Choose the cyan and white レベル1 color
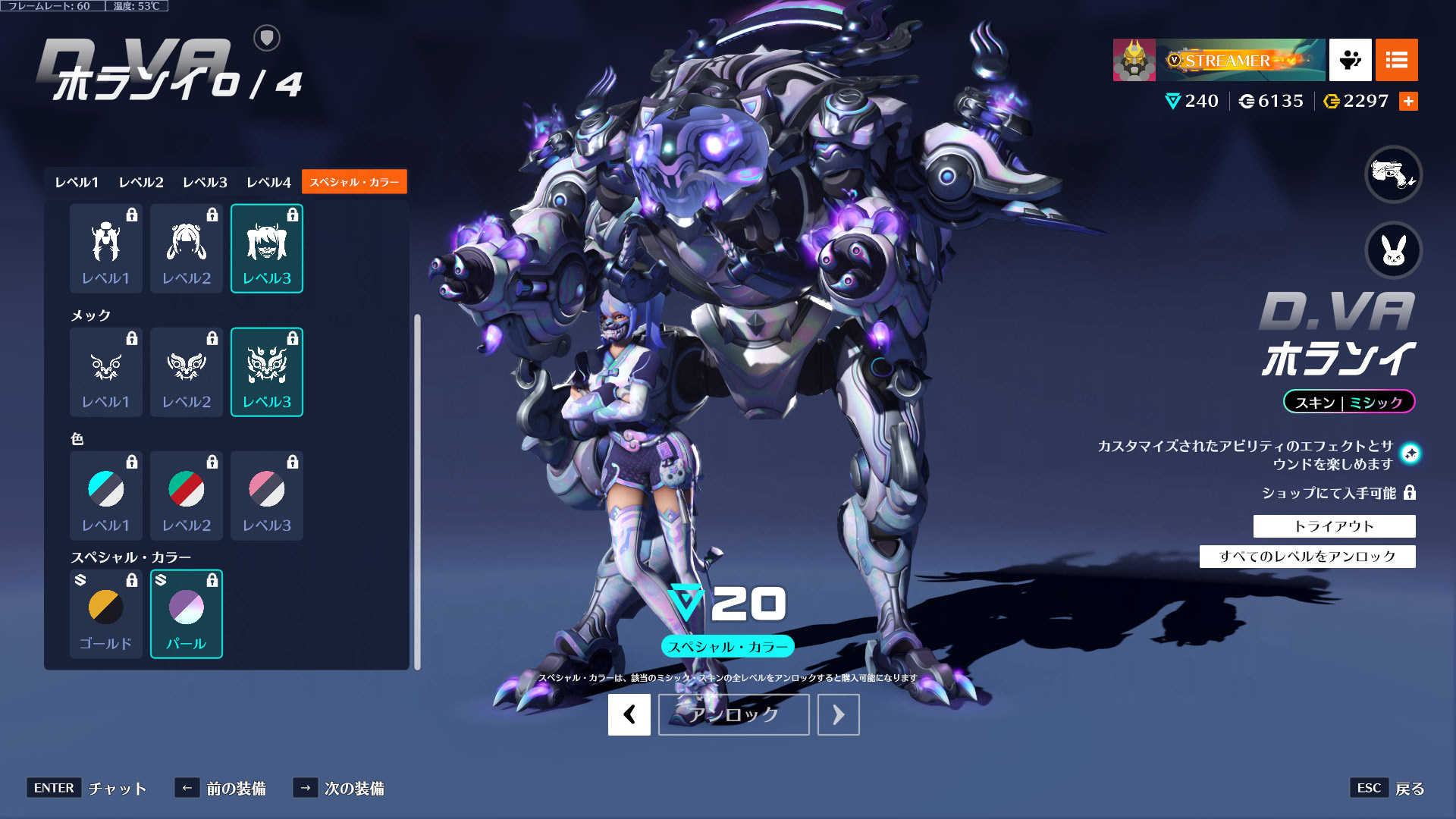The width and height of the screenshot is (1456, 819). click(x=106, y=495)
